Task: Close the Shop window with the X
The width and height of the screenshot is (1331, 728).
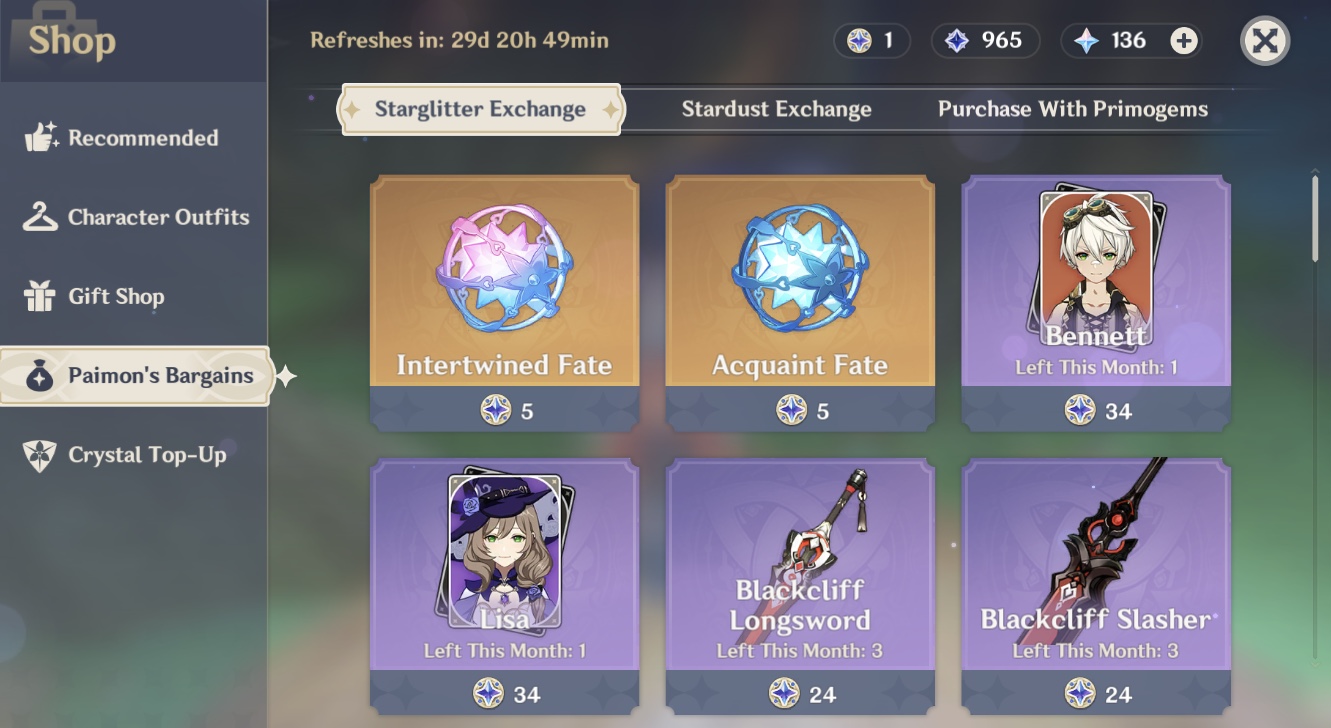Action: pos(1264,38)
